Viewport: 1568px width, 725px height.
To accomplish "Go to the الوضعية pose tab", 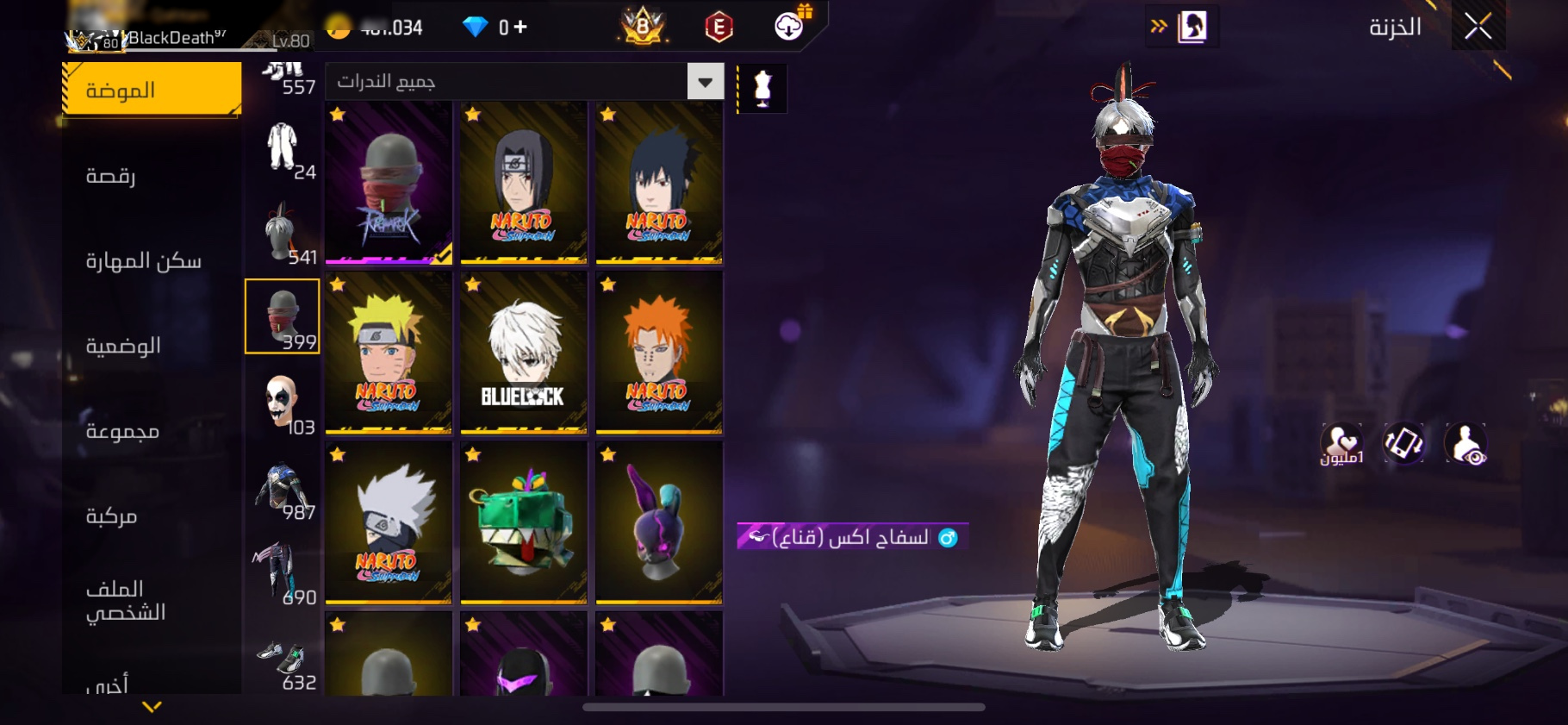I will point(123,346).
